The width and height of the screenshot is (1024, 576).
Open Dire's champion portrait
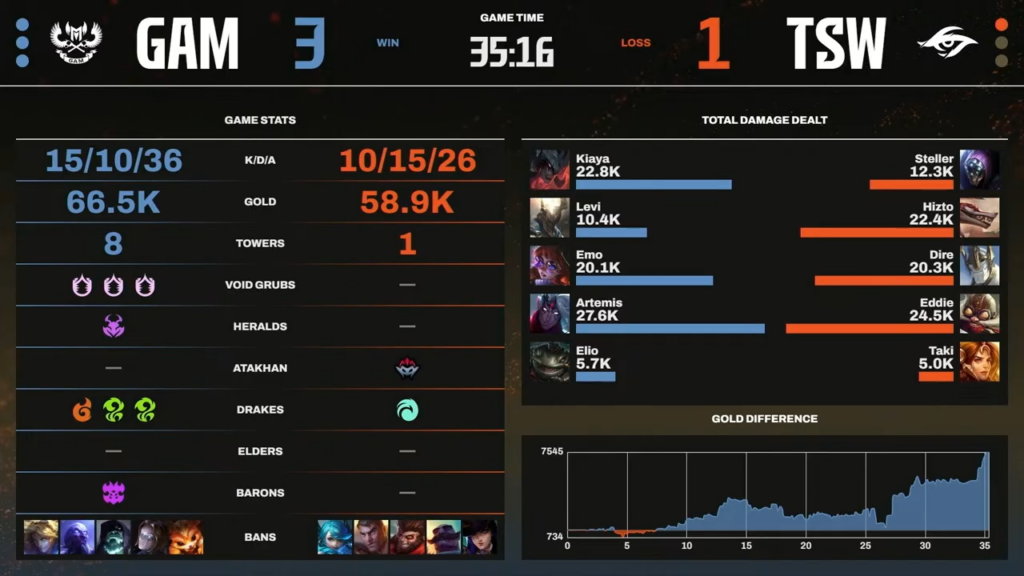pos(979,266)
